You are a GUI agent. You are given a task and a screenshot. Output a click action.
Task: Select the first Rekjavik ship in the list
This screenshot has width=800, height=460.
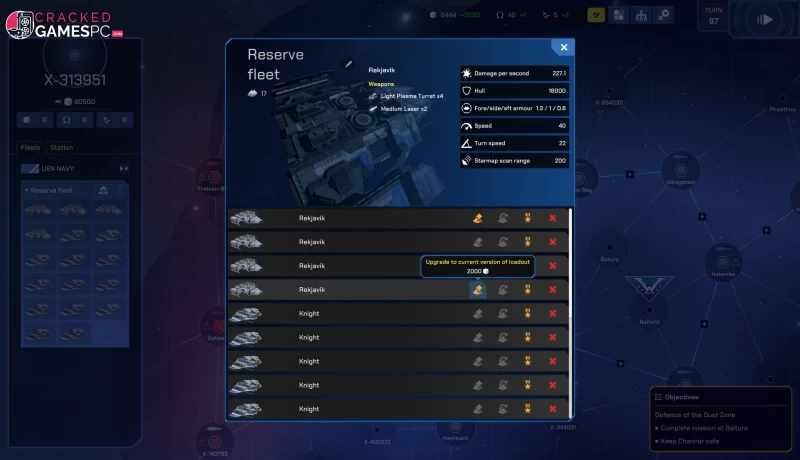(312, 218)
